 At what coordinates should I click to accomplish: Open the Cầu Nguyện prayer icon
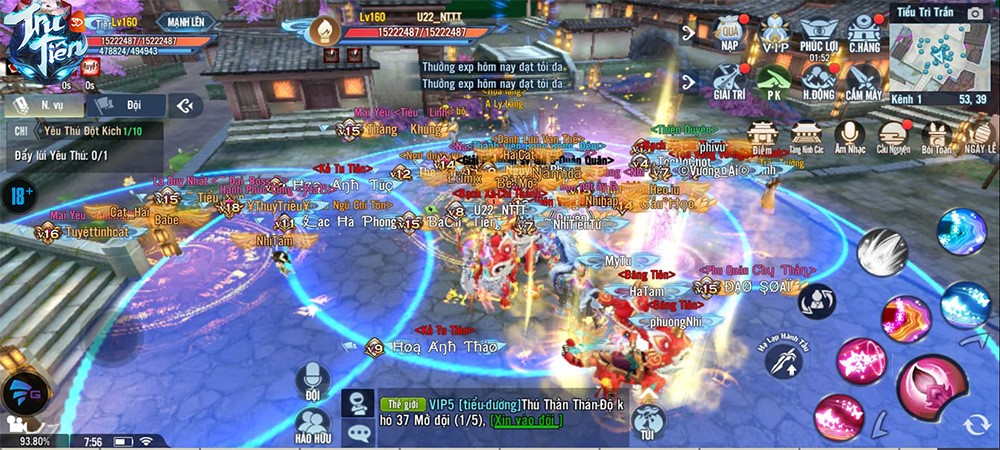click(x=892, y=136)
